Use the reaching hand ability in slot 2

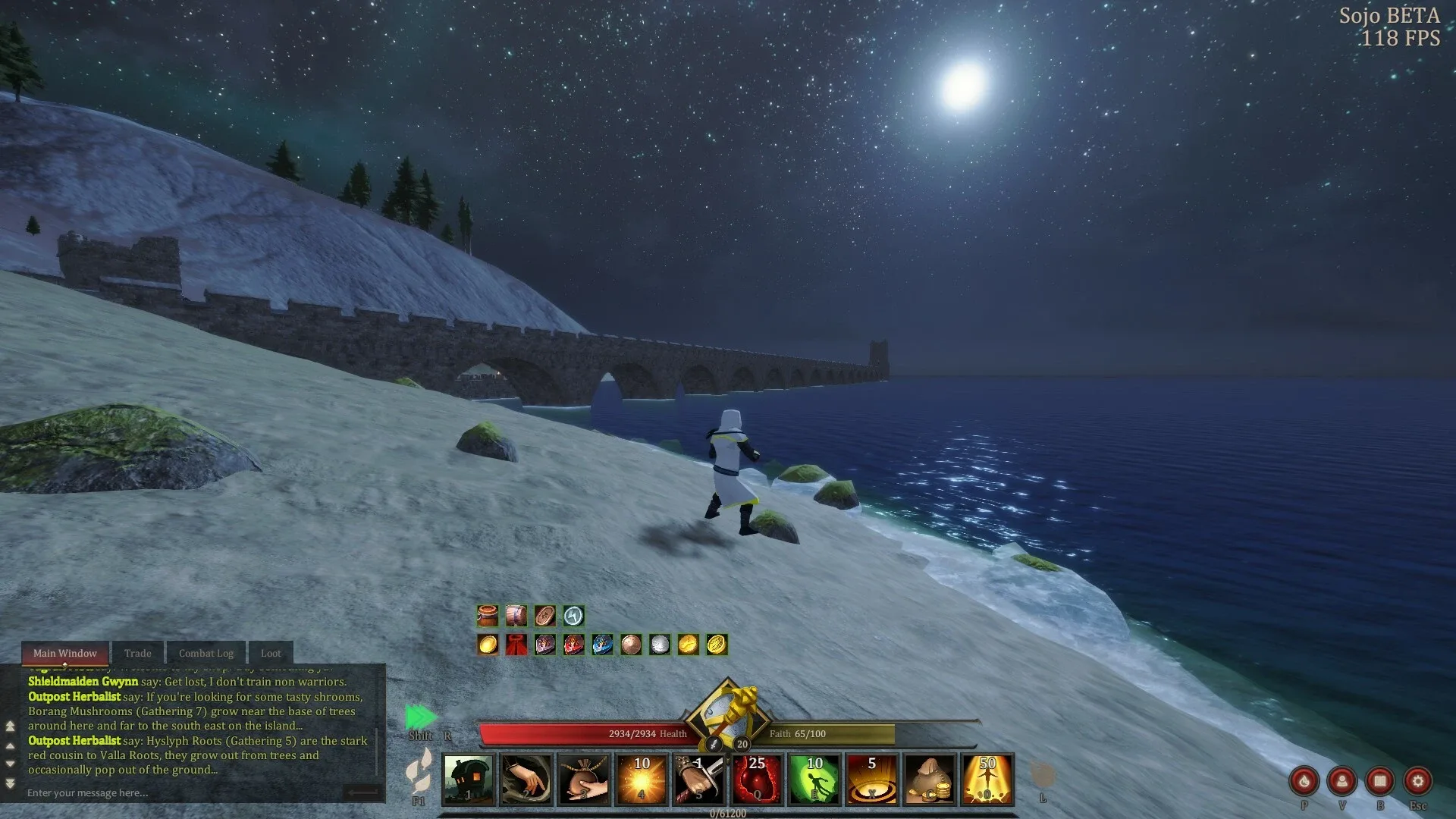526,779
